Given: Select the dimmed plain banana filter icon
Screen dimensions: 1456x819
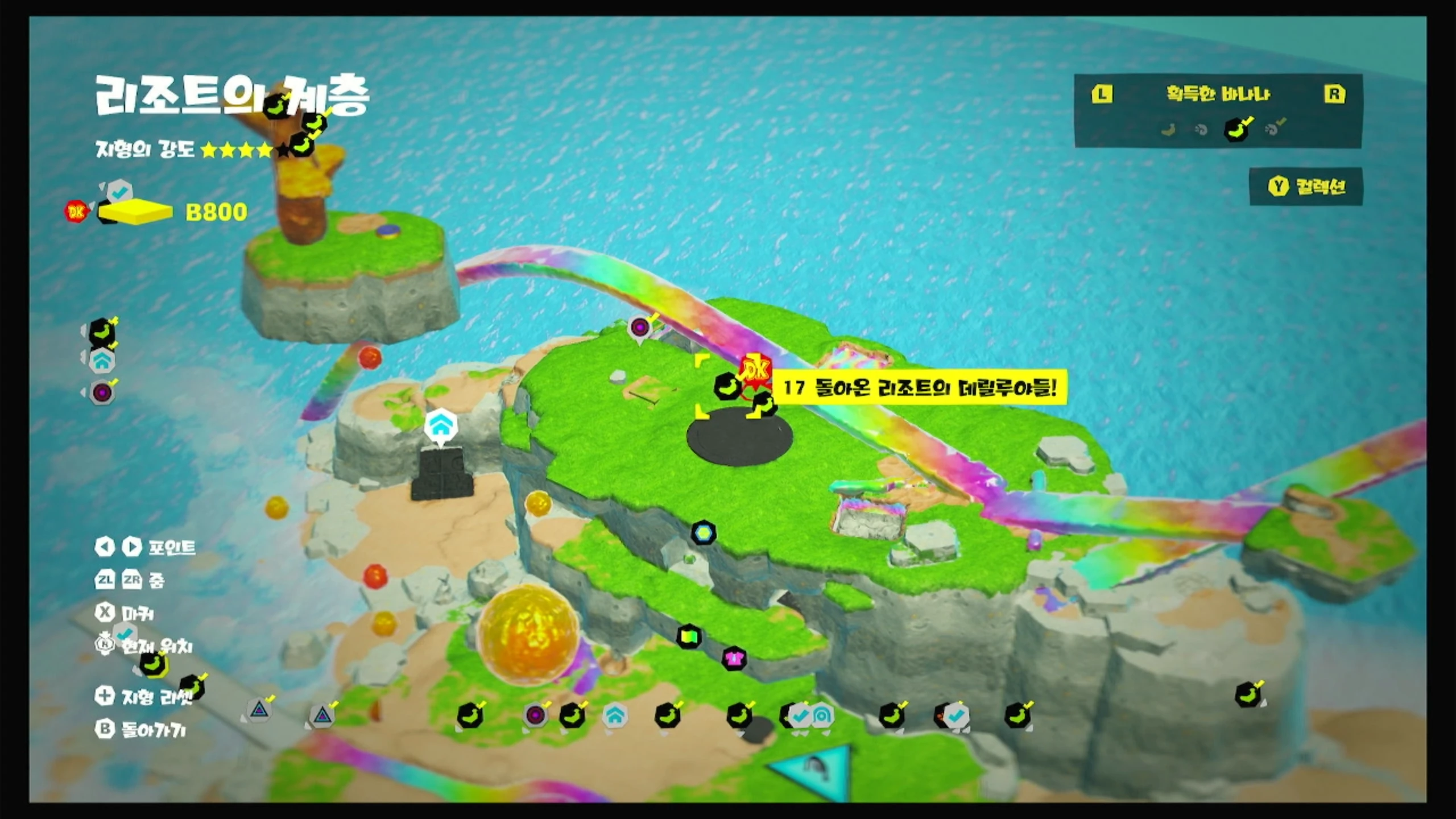Looking at the screenshot, I should tap(1168, 130).
